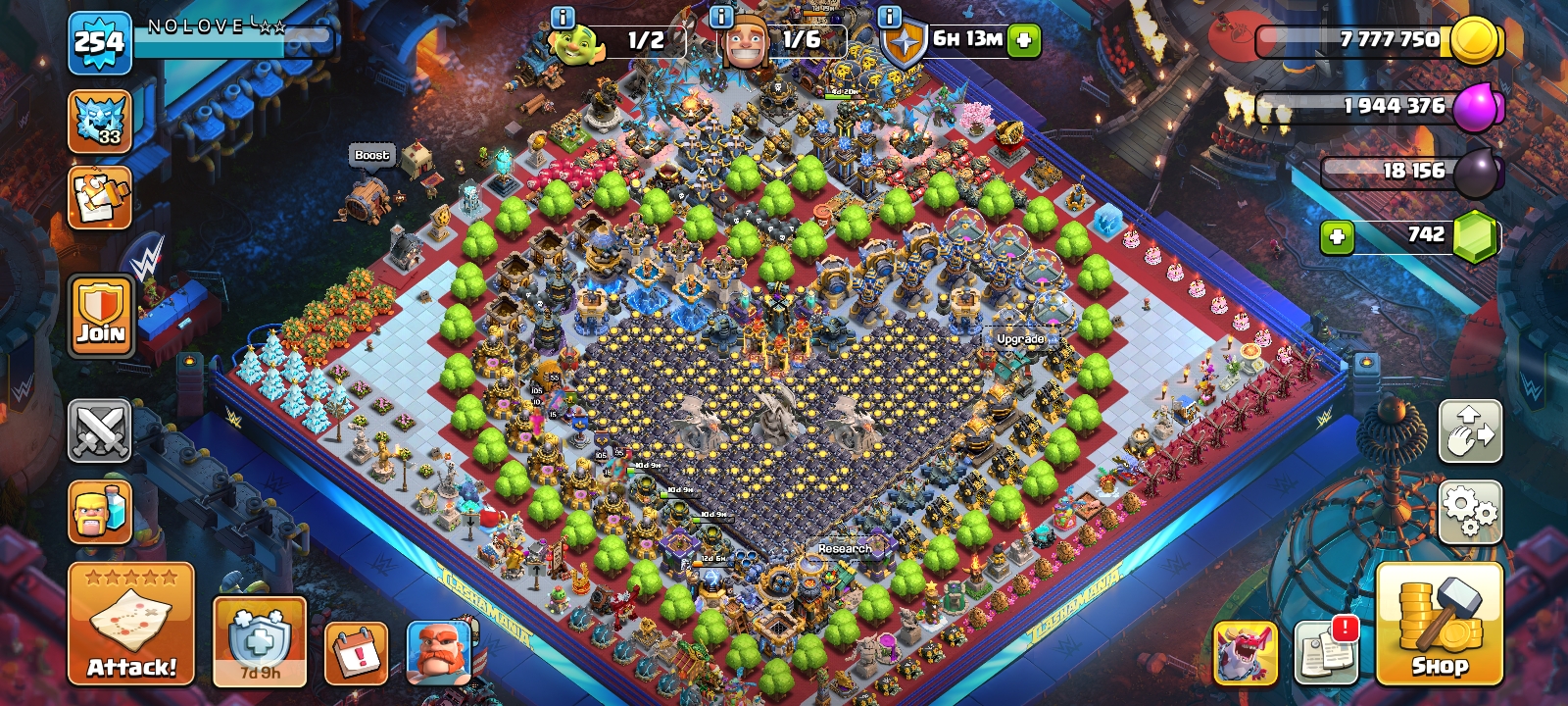
Task: Open the red dragon icon near Shop
Action: click(1245, 652)
